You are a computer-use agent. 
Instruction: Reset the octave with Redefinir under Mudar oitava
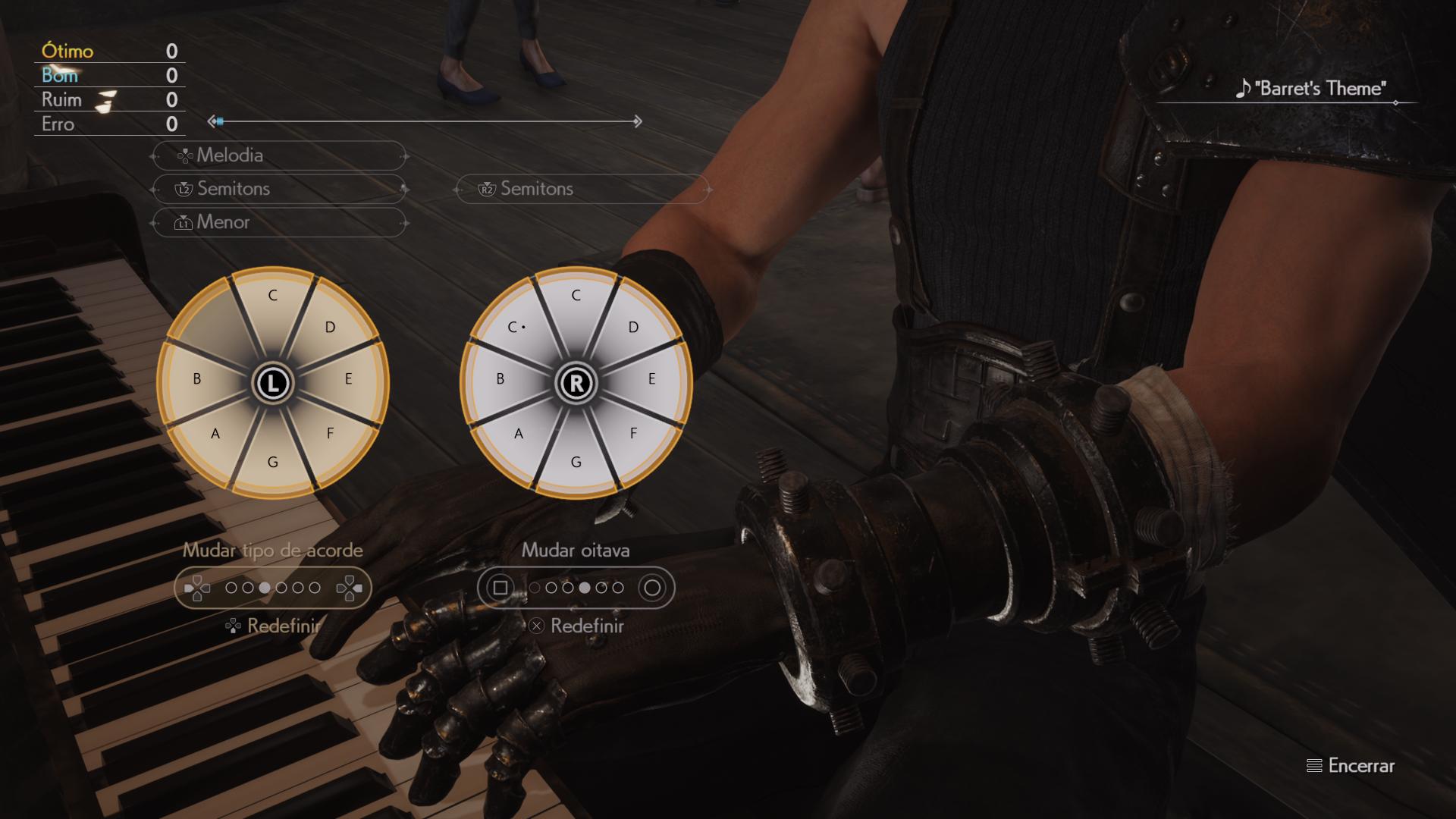(x=576, y=626)
